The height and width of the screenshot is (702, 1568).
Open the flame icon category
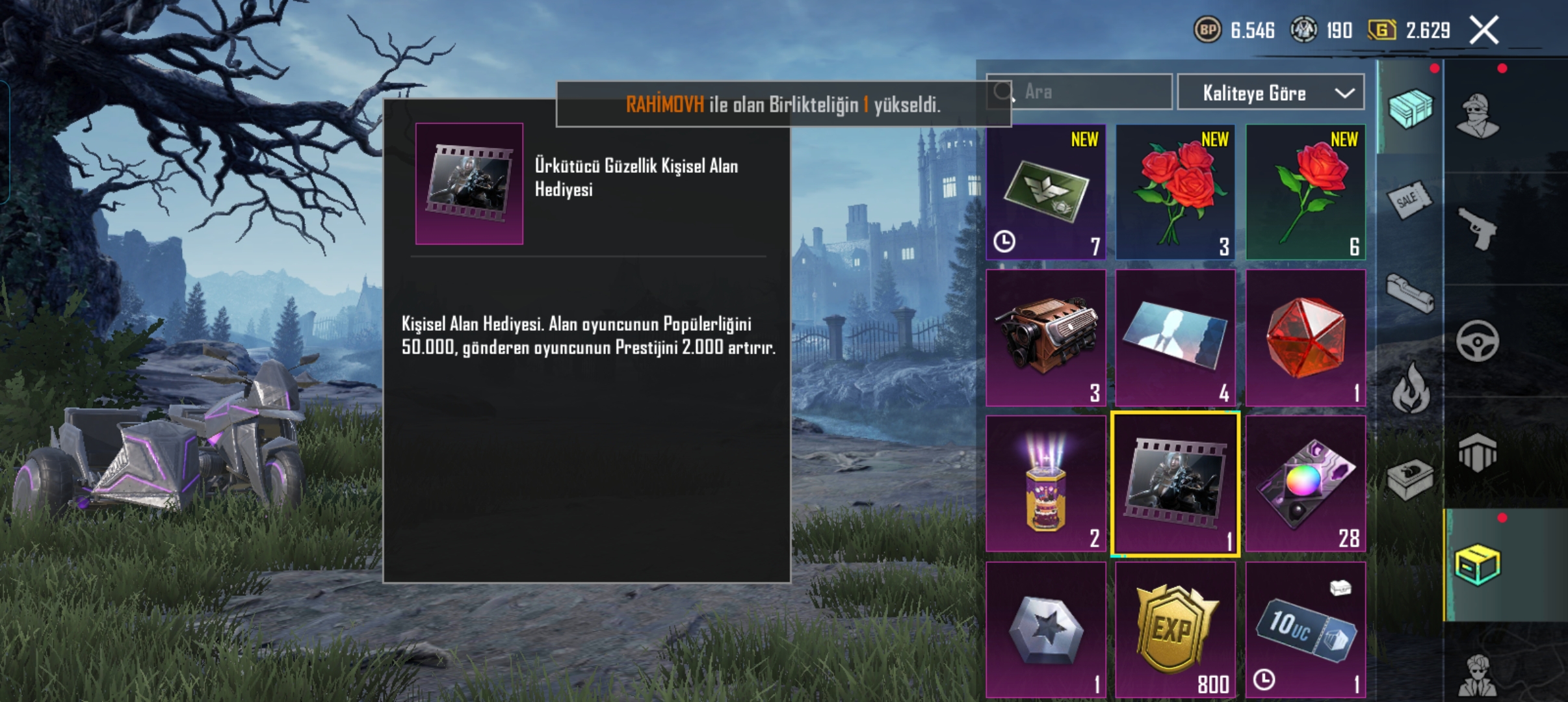(x=1409, y=389)
